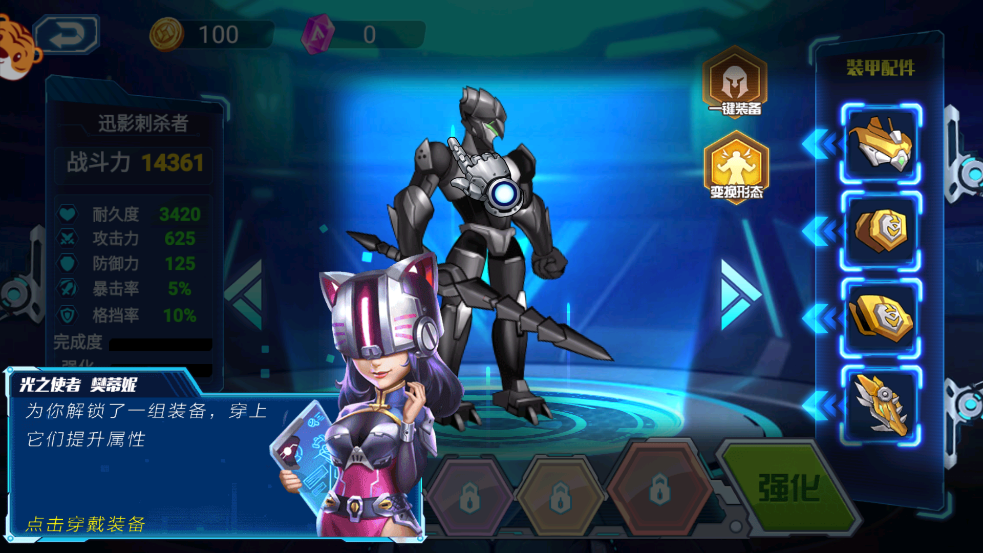Image resolution: width=983 pixels, height=553 pixels.
Task: Go back using the return arrow button
Action: point(67,35)
